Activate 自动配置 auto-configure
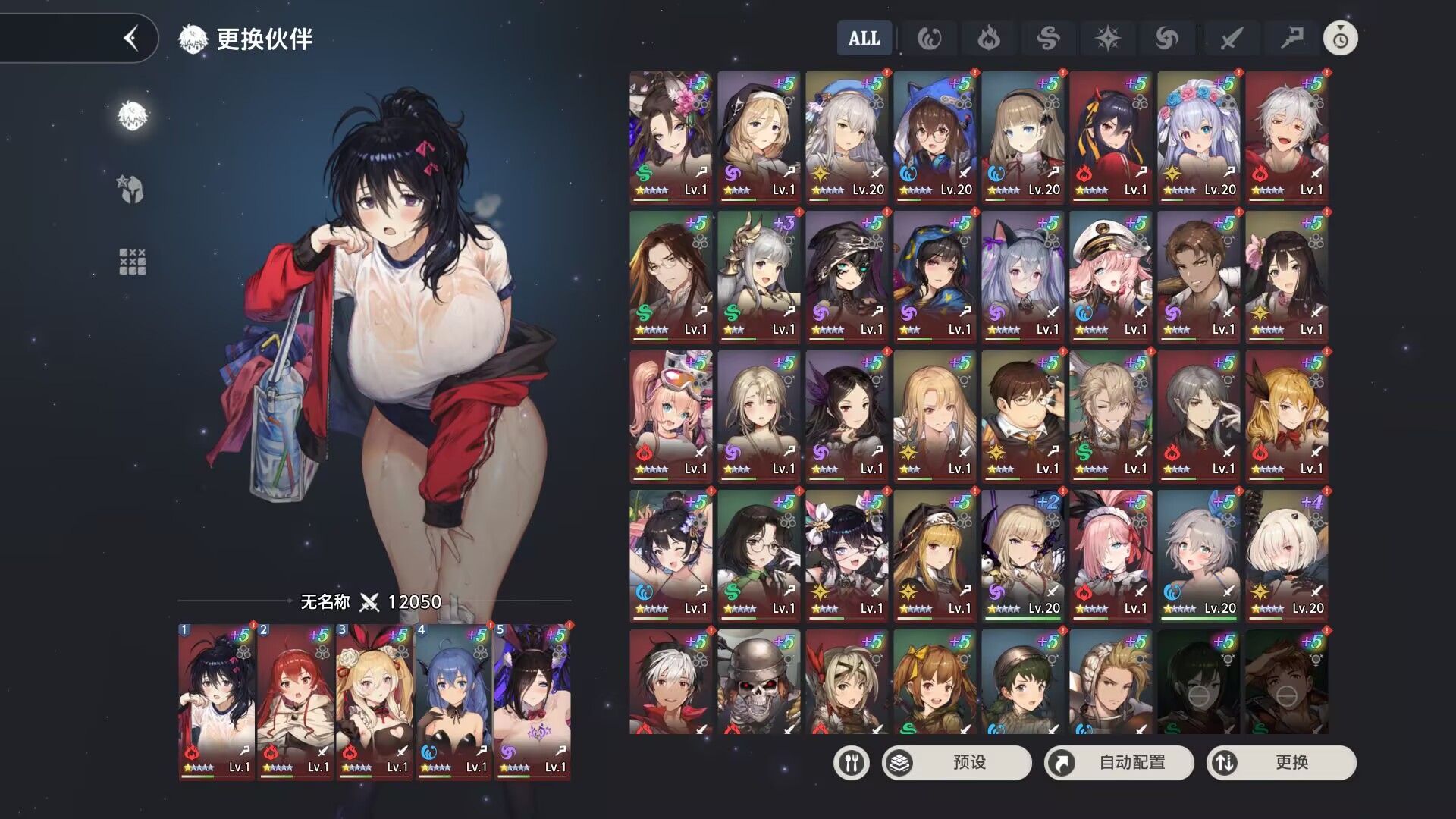Viewport: 1456px width, 819px height. coord(1119,762)
